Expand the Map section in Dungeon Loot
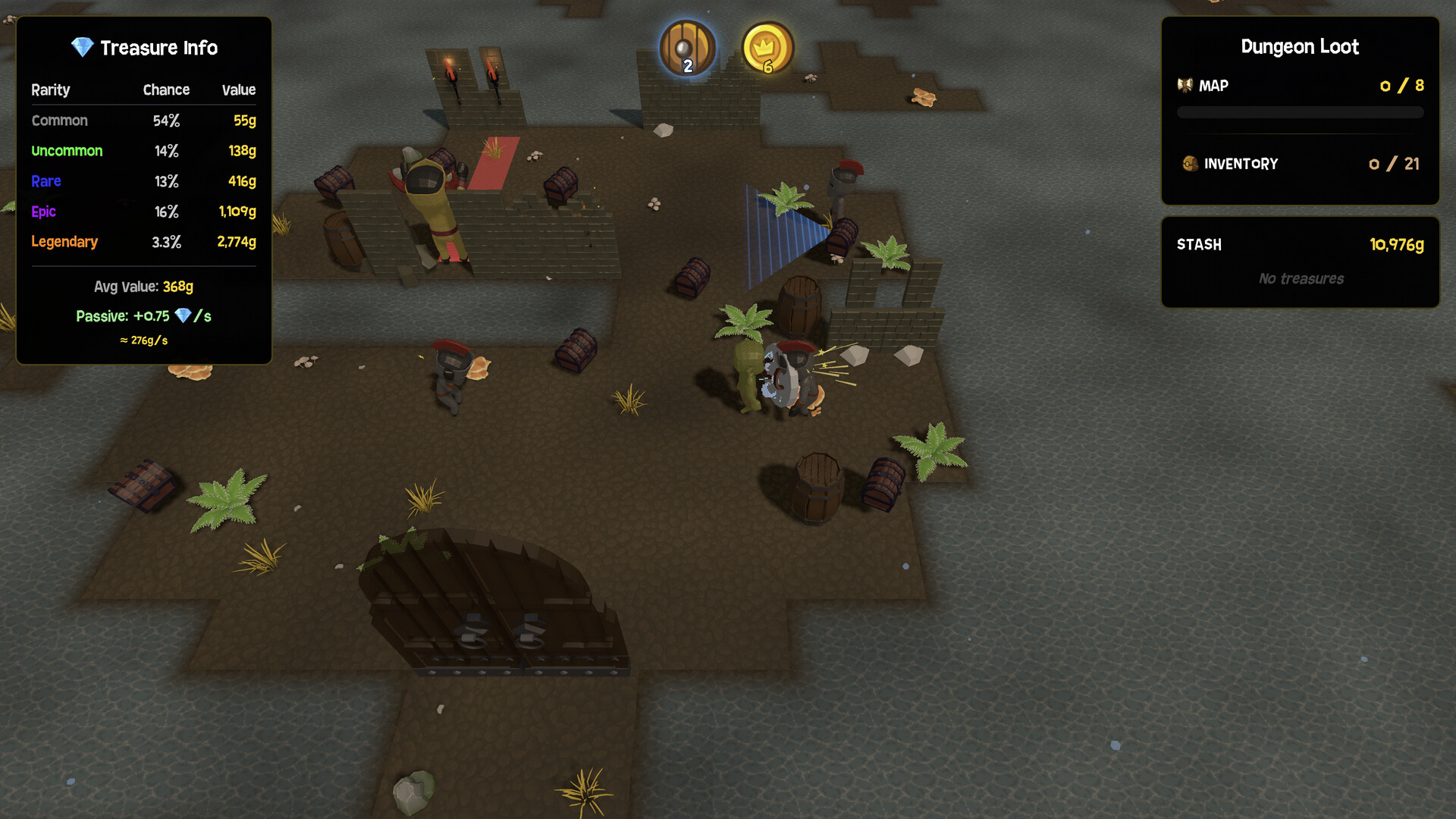The image size is (1456, 819). (1213, 85)
